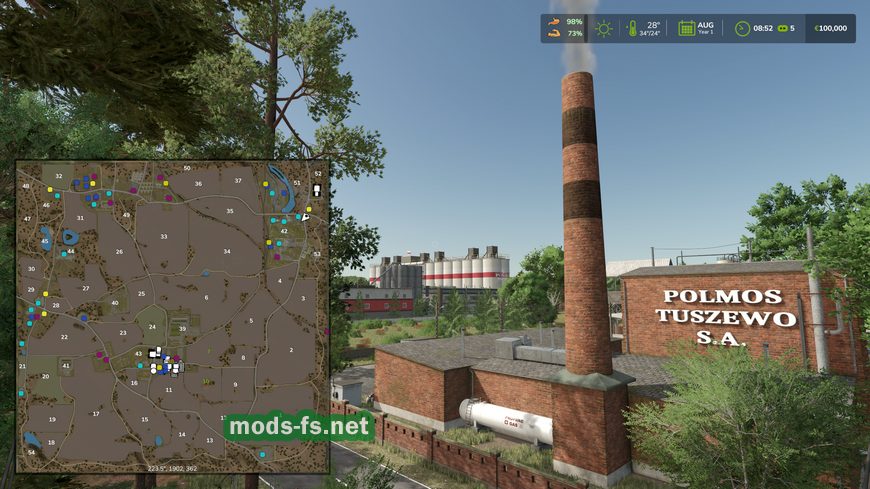Viewport: 870px width, 489px height.
Task: Open the calendar icon showing AUG
Action: tap(687, 28)
